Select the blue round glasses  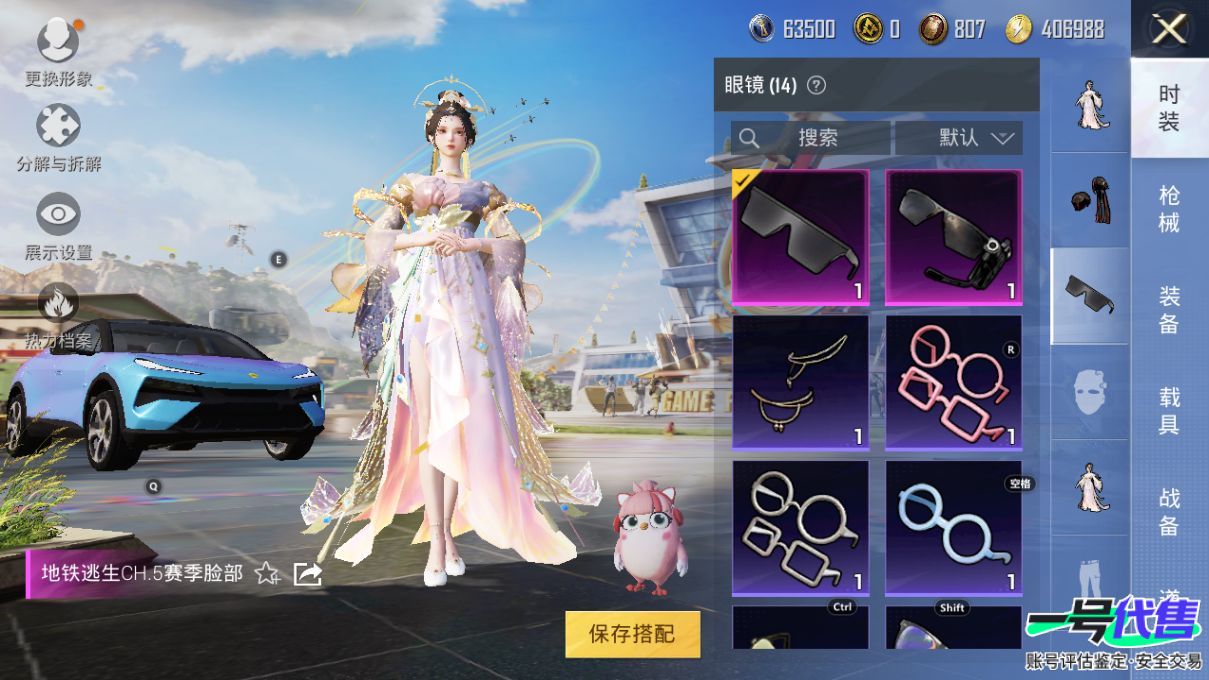[x=954, y=527]
